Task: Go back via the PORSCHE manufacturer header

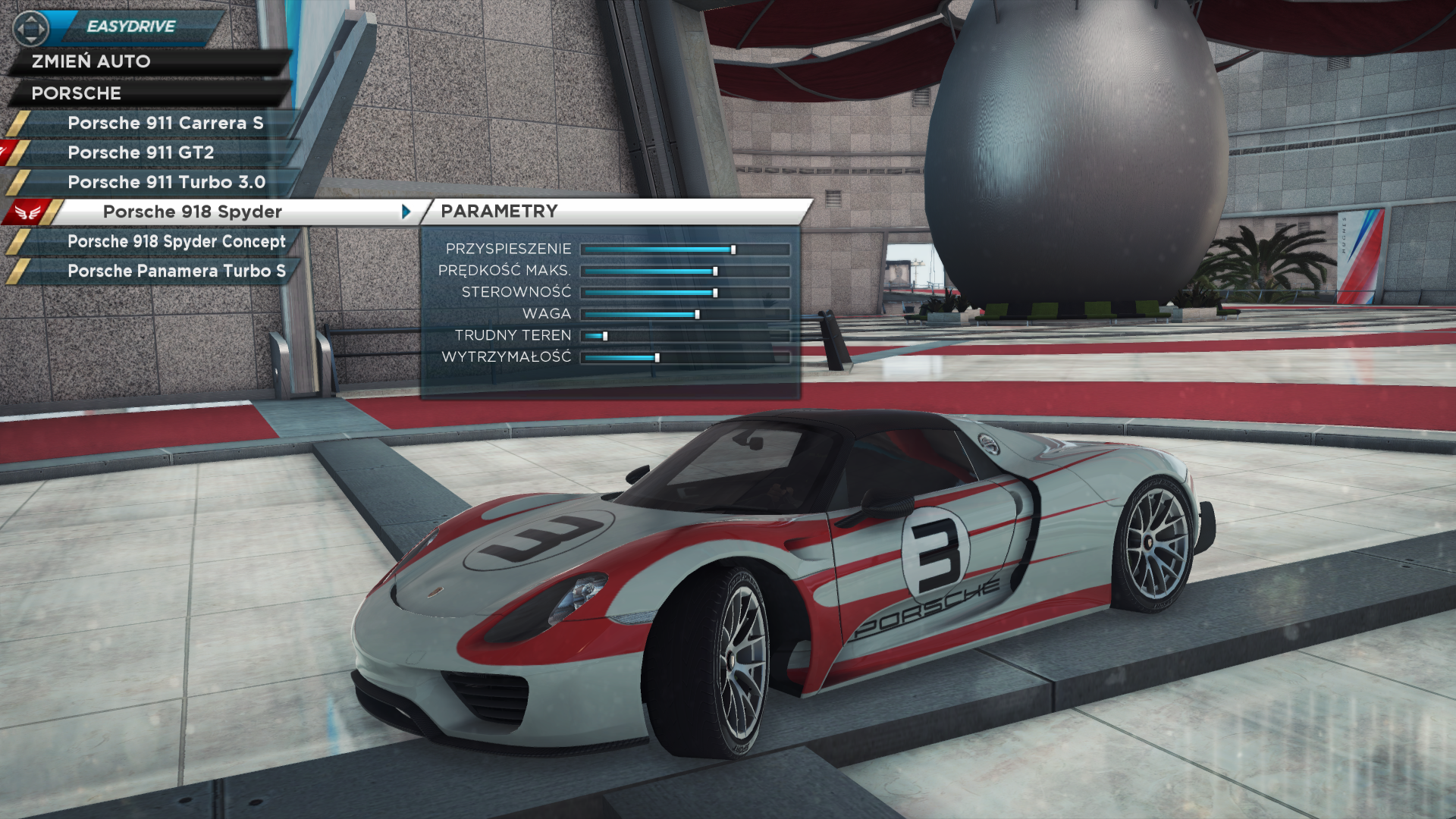Action: [x=76, y=93]
